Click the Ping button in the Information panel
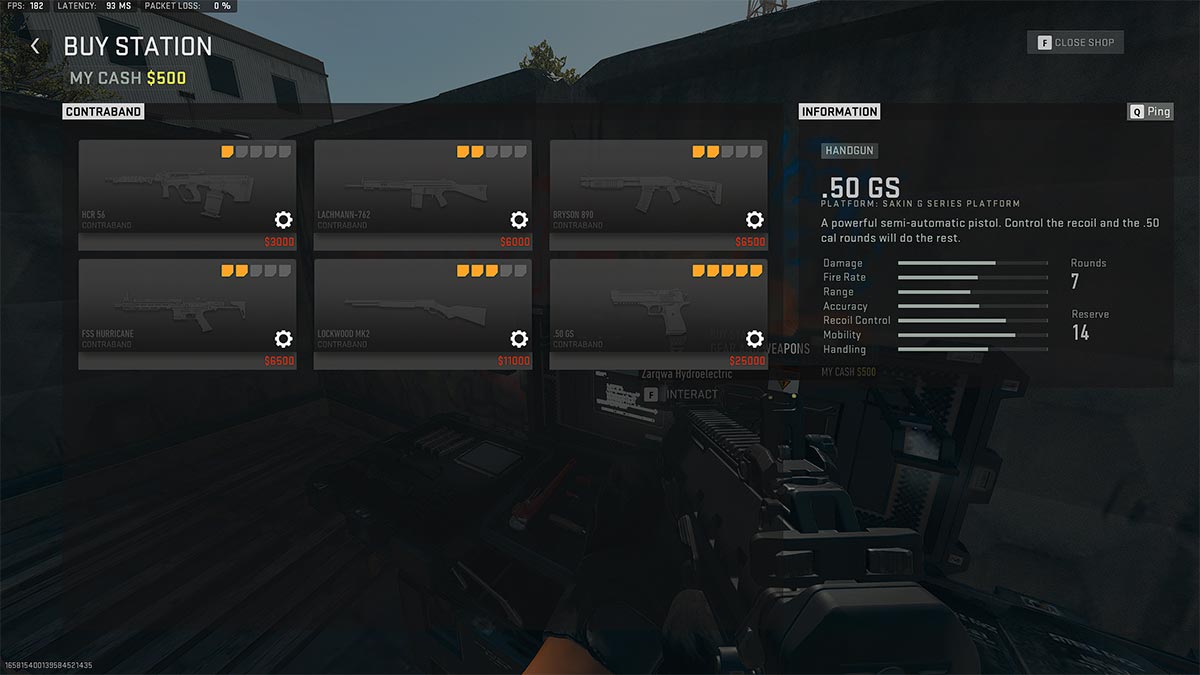1200x675 pixels. 1150,112
